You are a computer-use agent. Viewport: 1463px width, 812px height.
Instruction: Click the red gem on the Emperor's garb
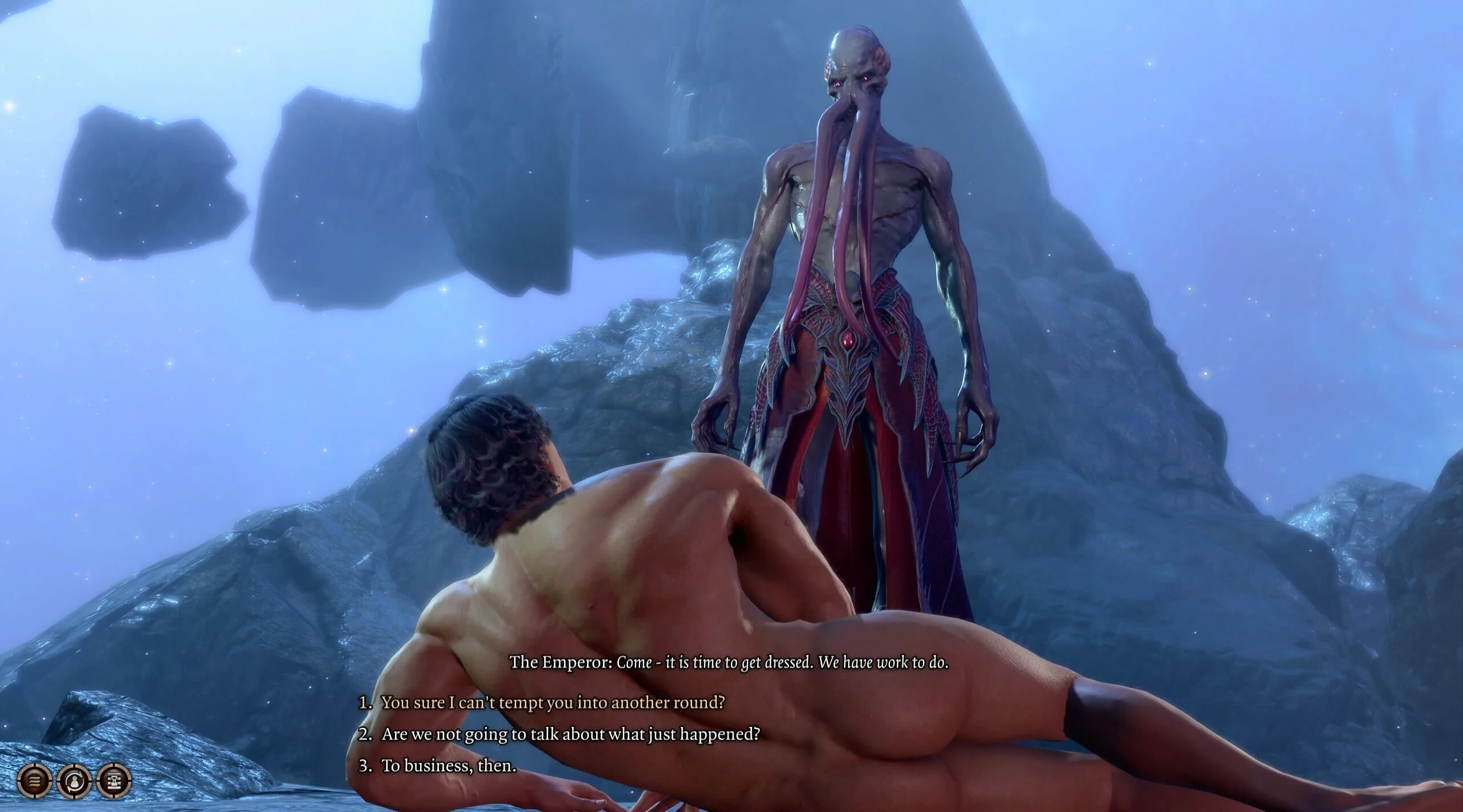(848, 339)
